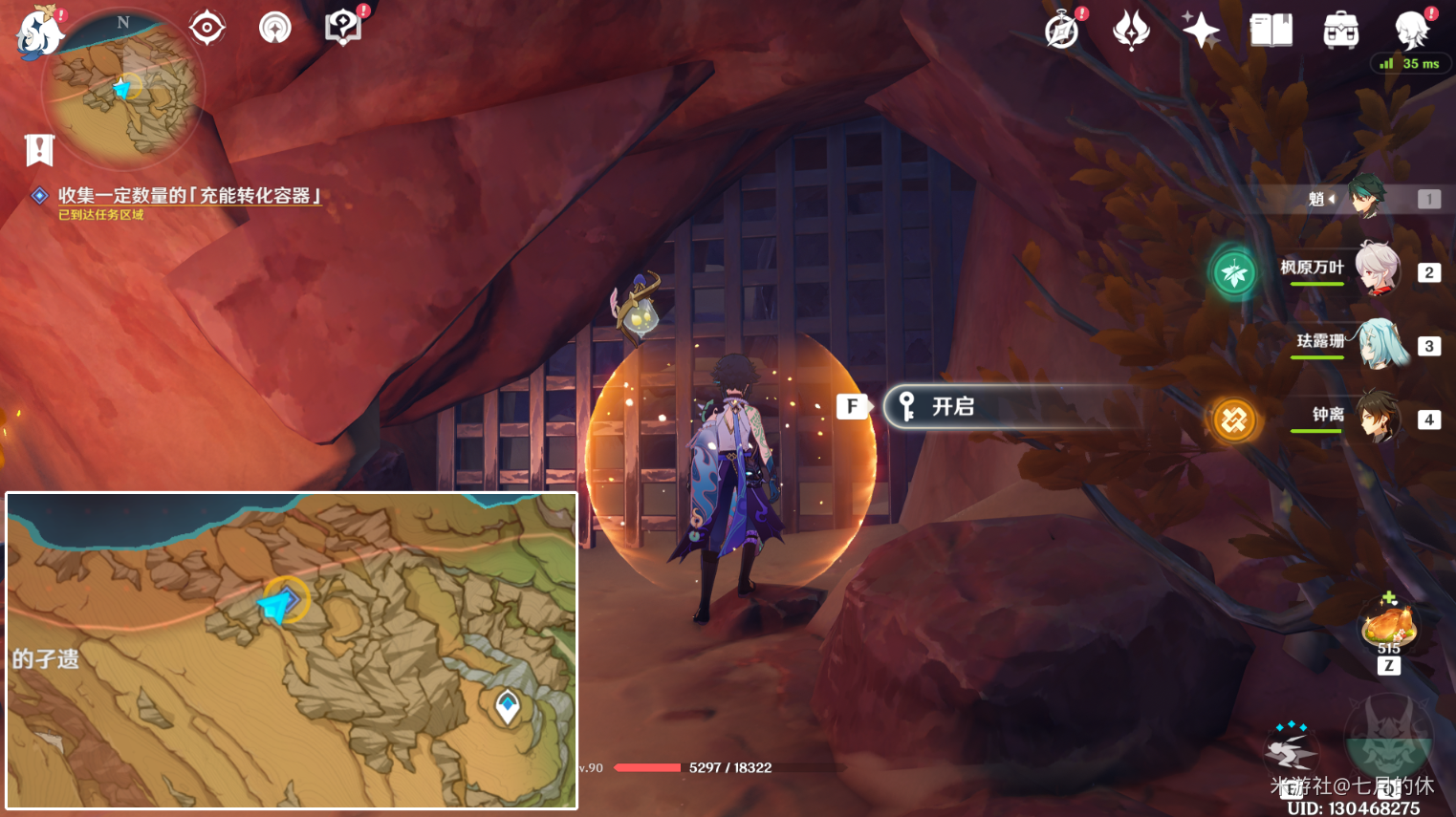Screen dimensions: 1456x817
Task: Click the teleport waypoint on inset map
Action: (508, 706)
